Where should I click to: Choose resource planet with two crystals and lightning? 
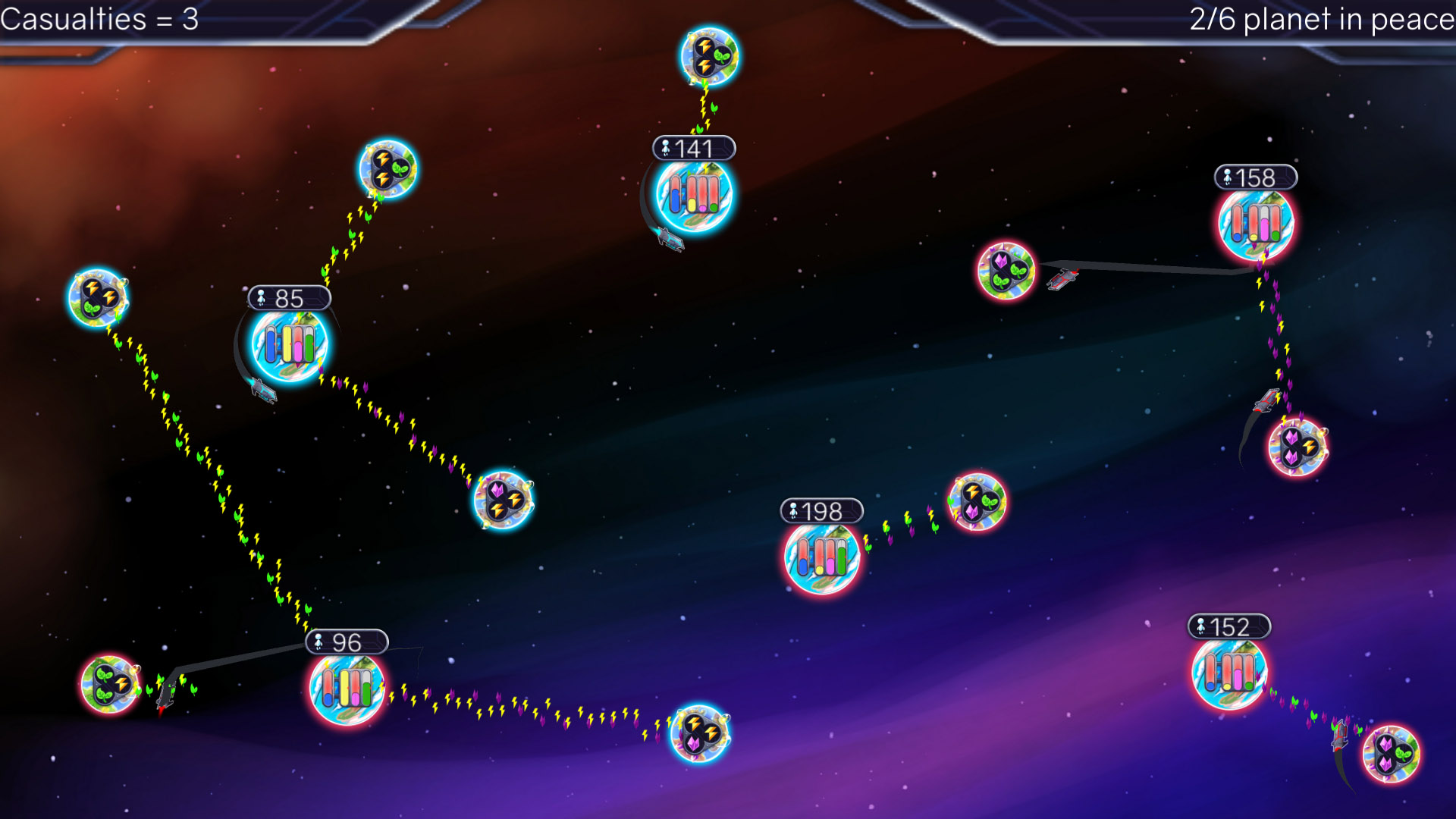pyautogui.click(x=1298, y=447)
